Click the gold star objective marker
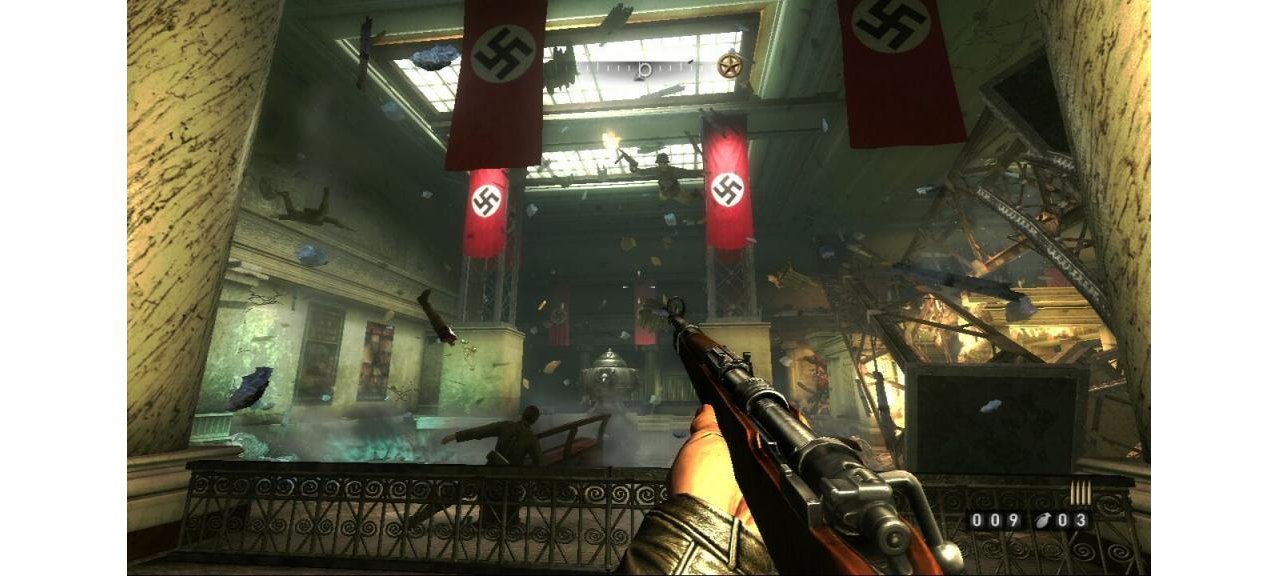The height and width of the screenshot is (576, 1278). [x=730, y=67]
